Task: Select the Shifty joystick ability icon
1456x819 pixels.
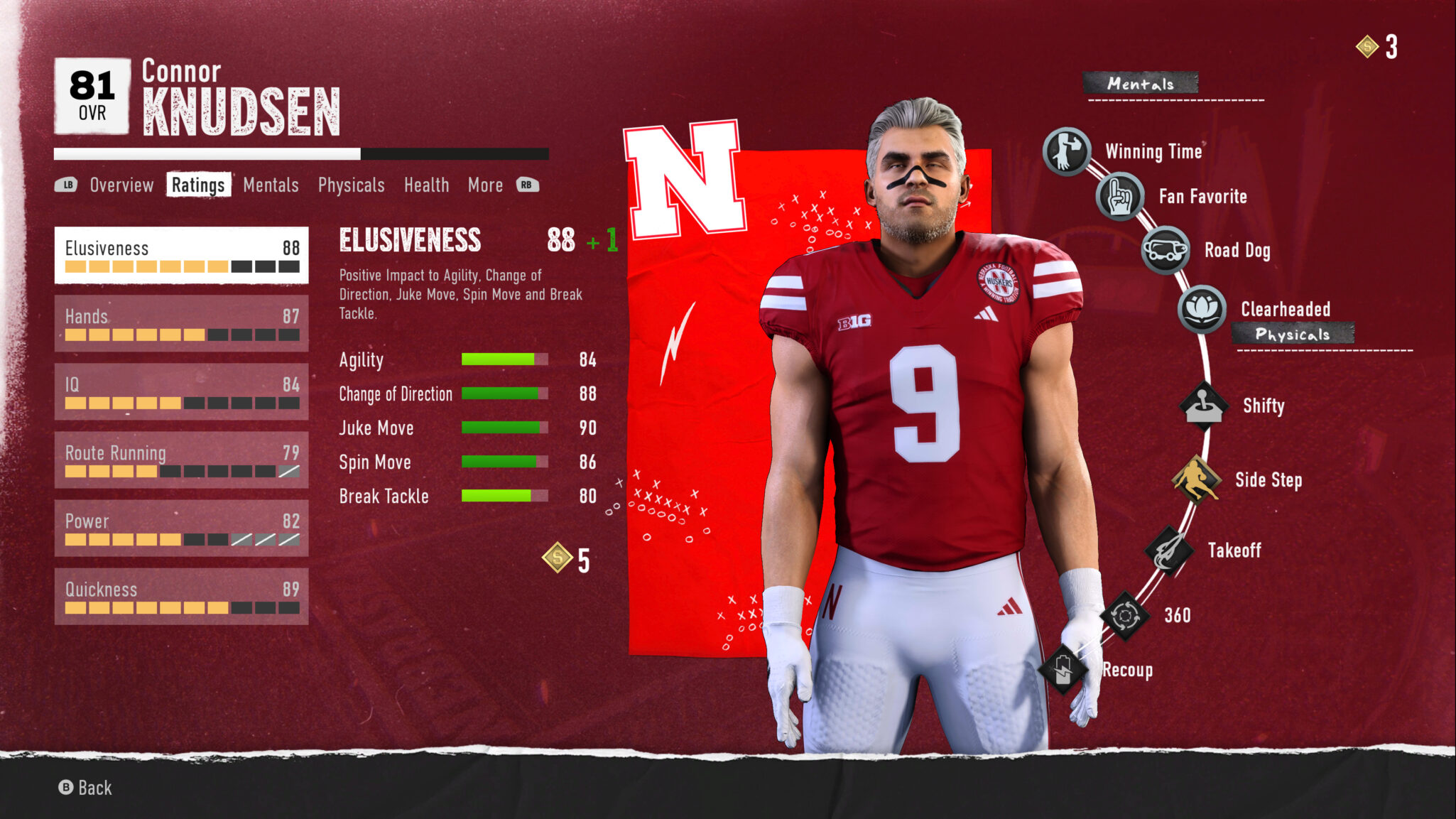Action: (x=1203, y=405)
